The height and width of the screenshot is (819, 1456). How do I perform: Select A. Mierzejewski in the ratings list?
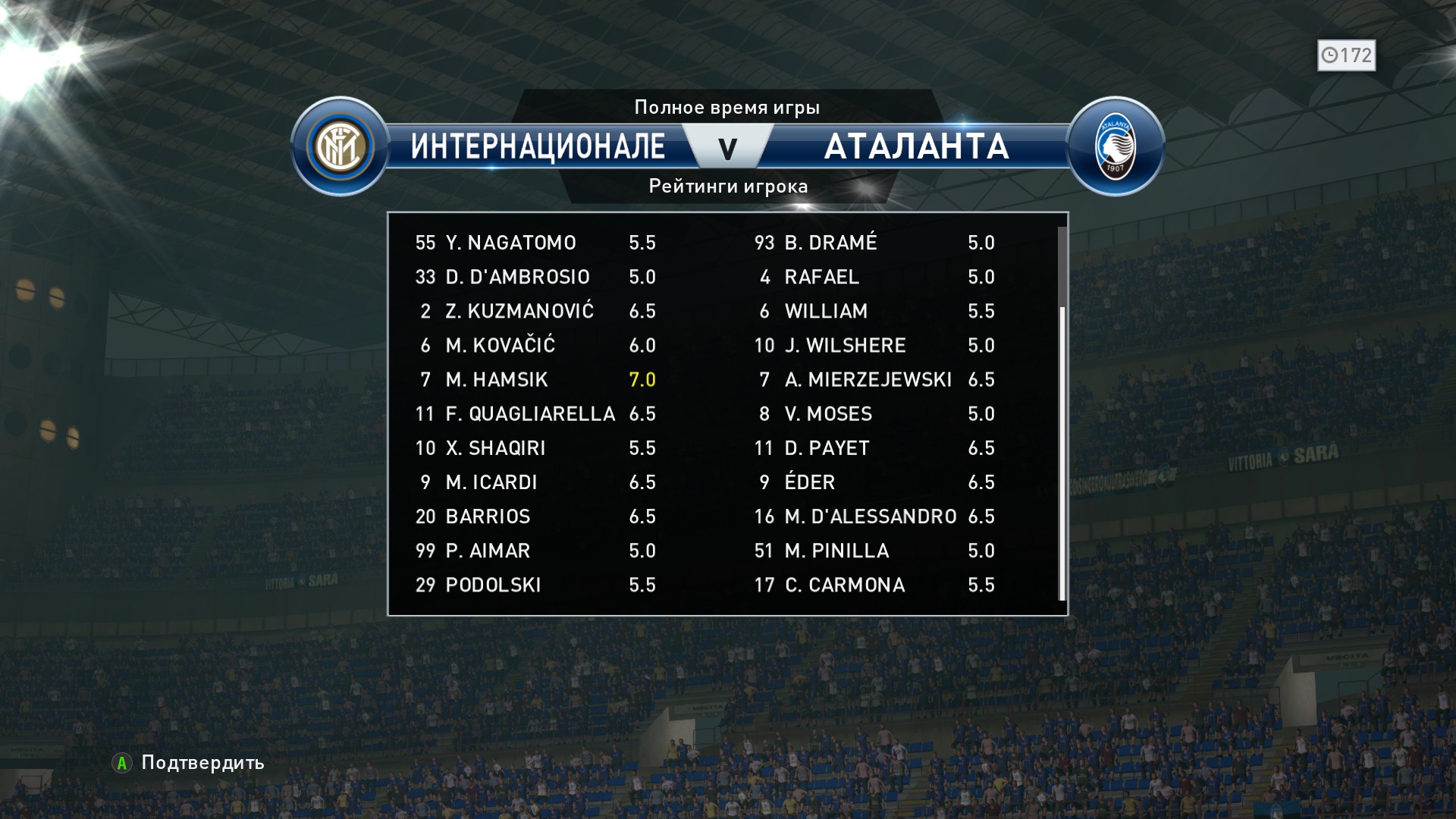pyautogui.click(x=874, y=379)
